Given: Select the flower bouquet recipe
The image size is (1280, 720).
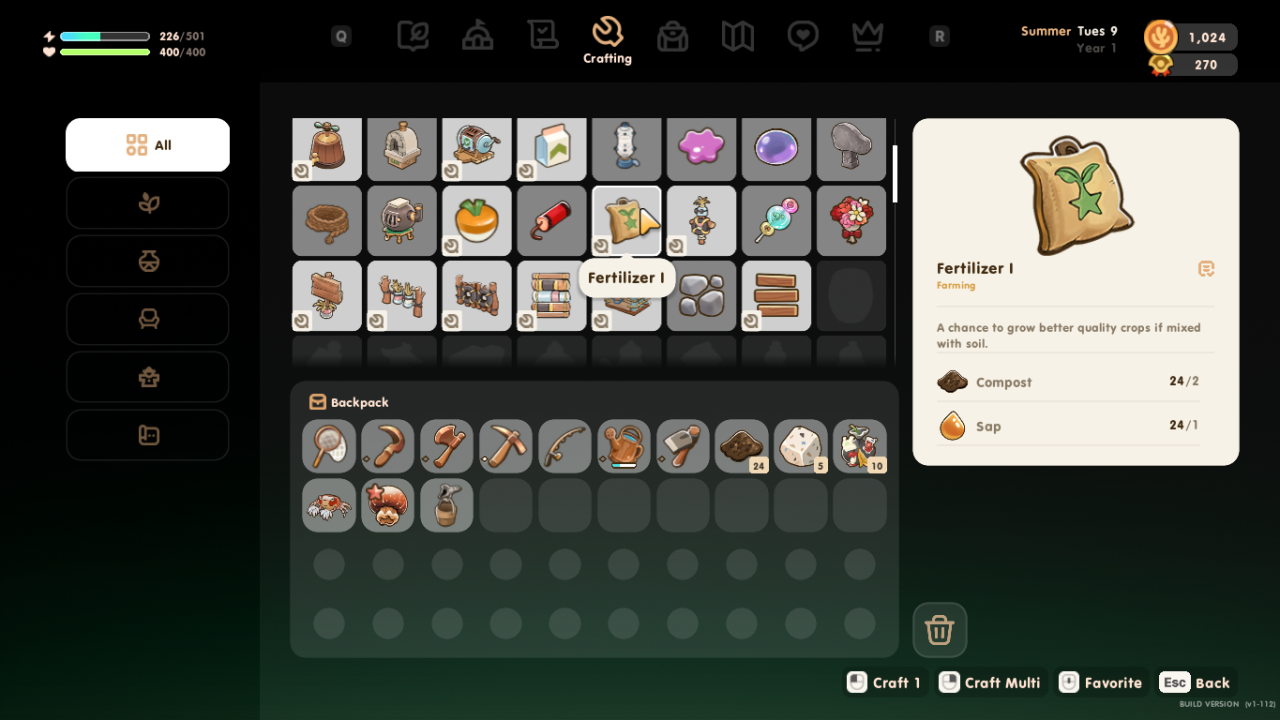Looking at the screenshot, I should pos(852,220).
